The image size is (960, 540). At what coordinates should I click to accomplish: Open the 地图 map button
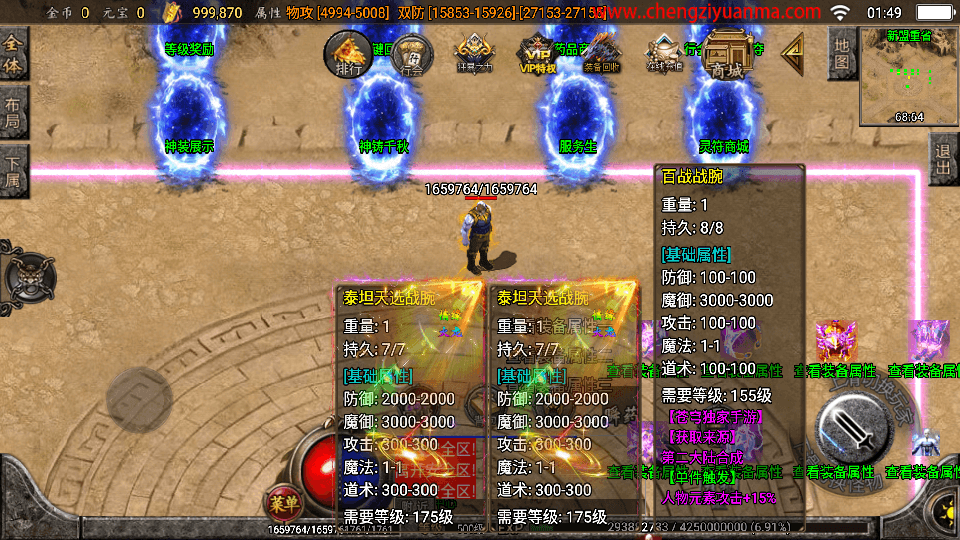842,52
